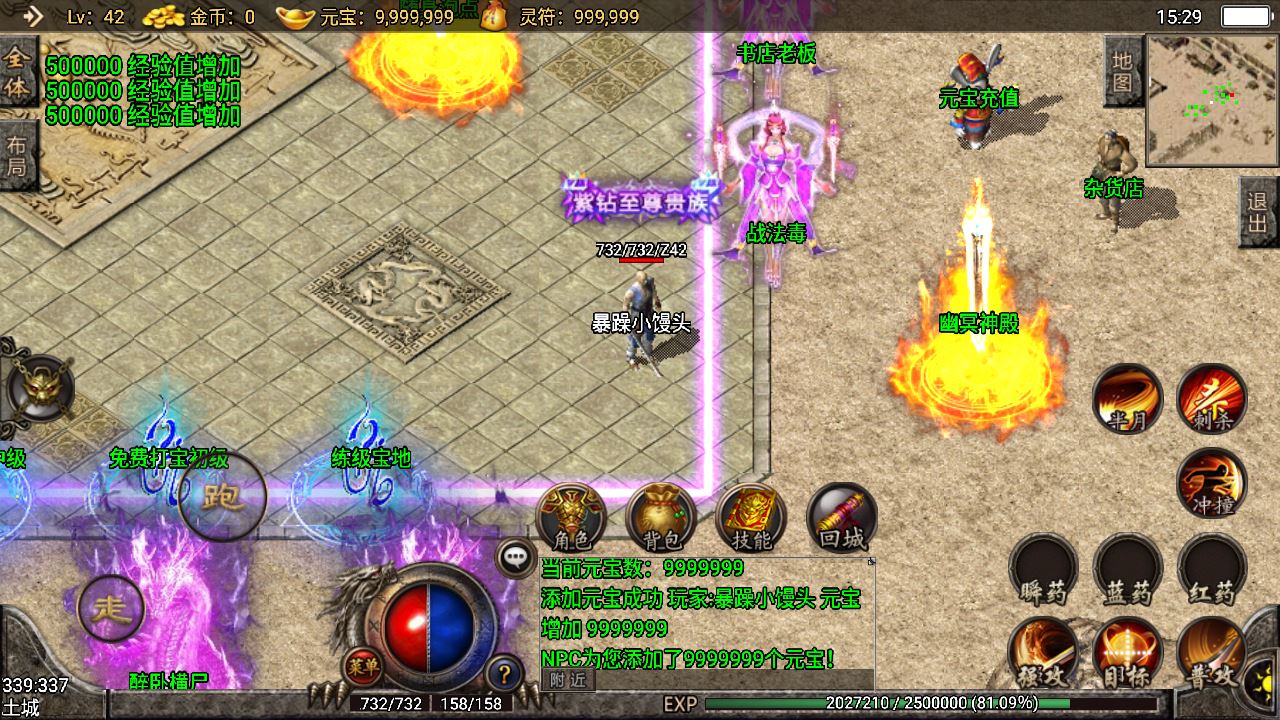Activate the 冲撞 charge skill
This screenshot has height=720, width=1280.
coord(1212,483)
